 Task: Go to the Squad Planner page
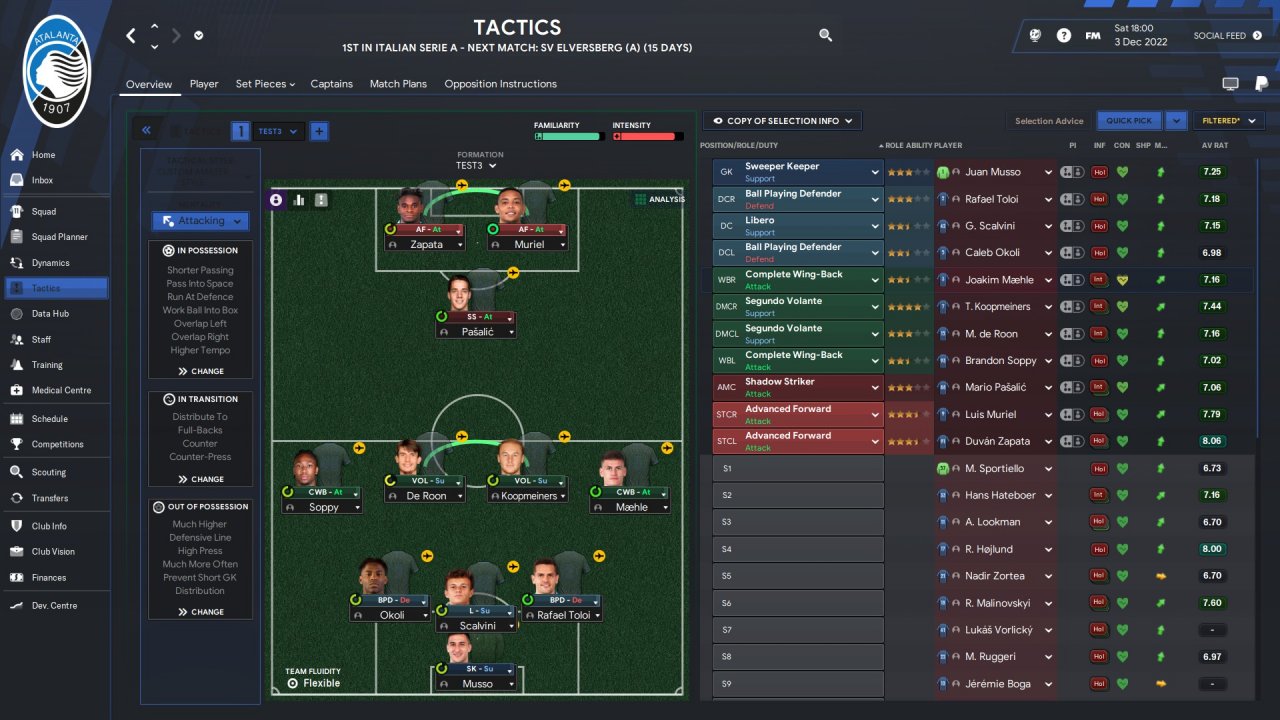59,237
